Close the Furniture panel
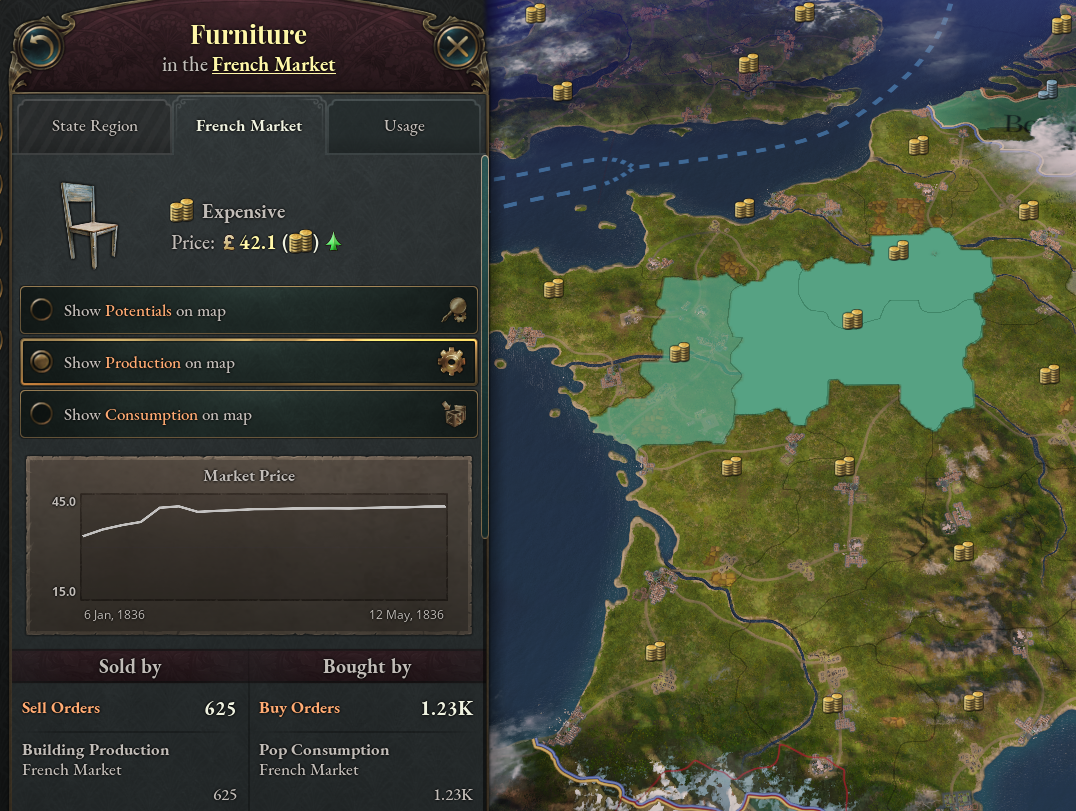Screen dimensions: 1076x811 pos(458,46)
